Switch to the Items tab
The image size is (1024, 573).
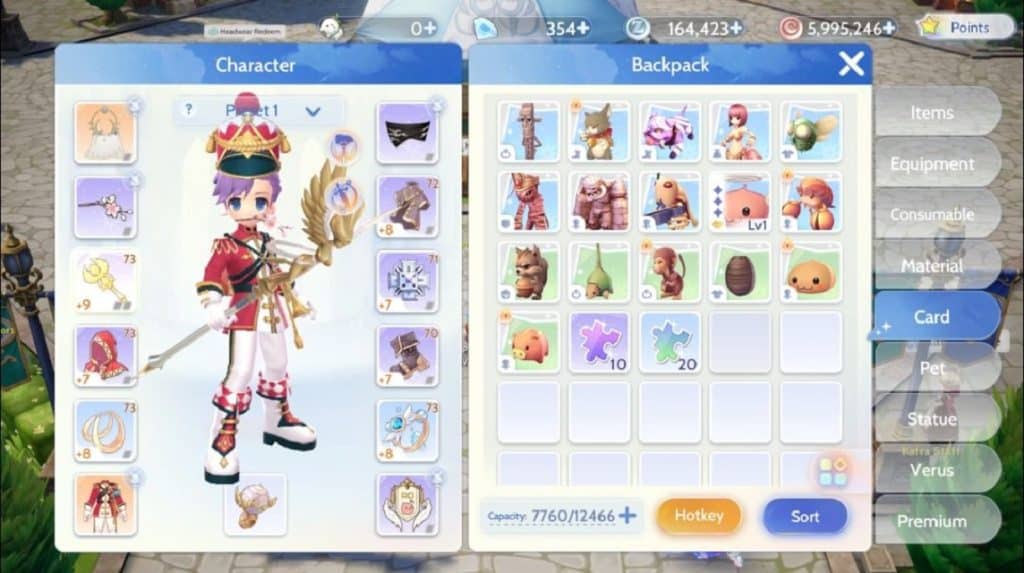(931, 113)
